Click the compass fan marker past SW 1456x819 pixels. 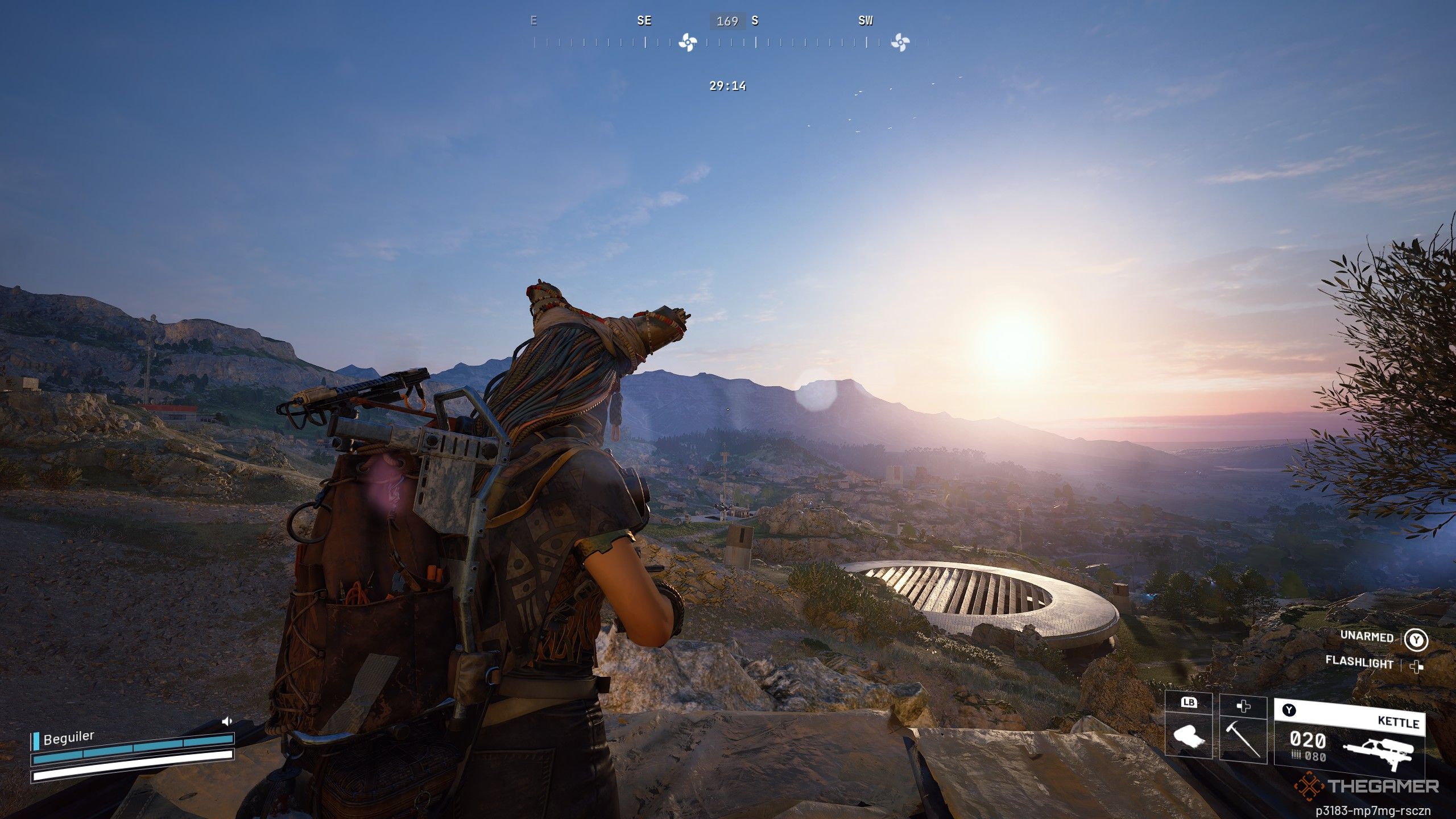coord(900,42)
